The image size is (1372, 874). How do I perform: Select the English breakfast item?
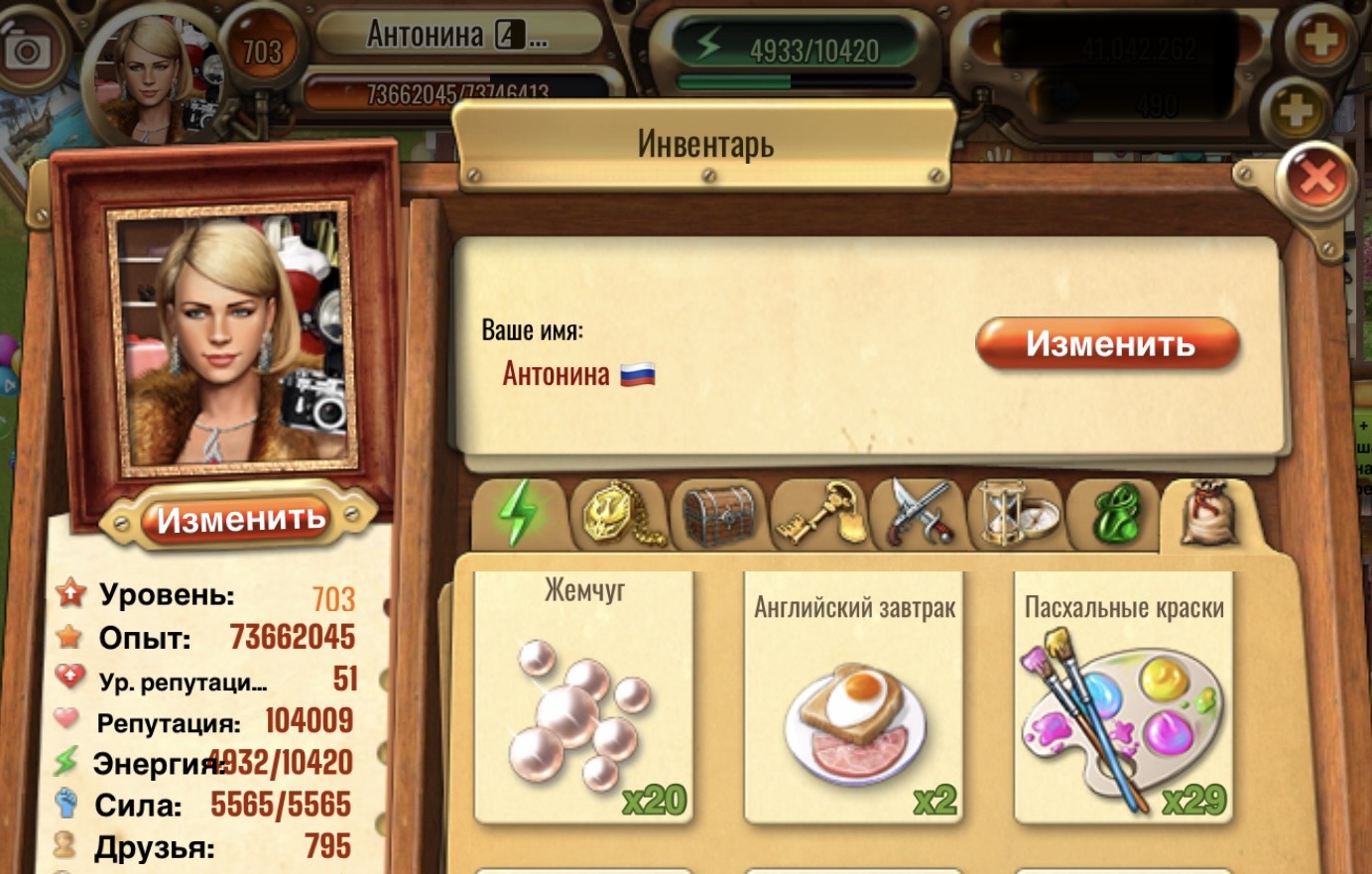(x=854, y=699)
